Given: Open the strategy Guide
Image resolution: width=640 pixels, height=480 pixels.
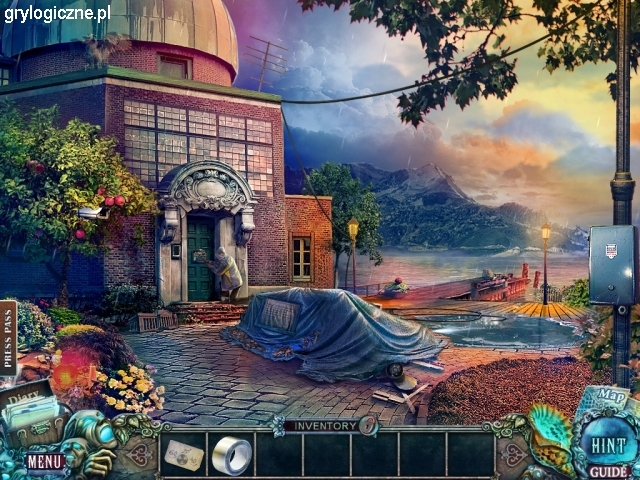Looking at the screenshot, I should [608, 471].
